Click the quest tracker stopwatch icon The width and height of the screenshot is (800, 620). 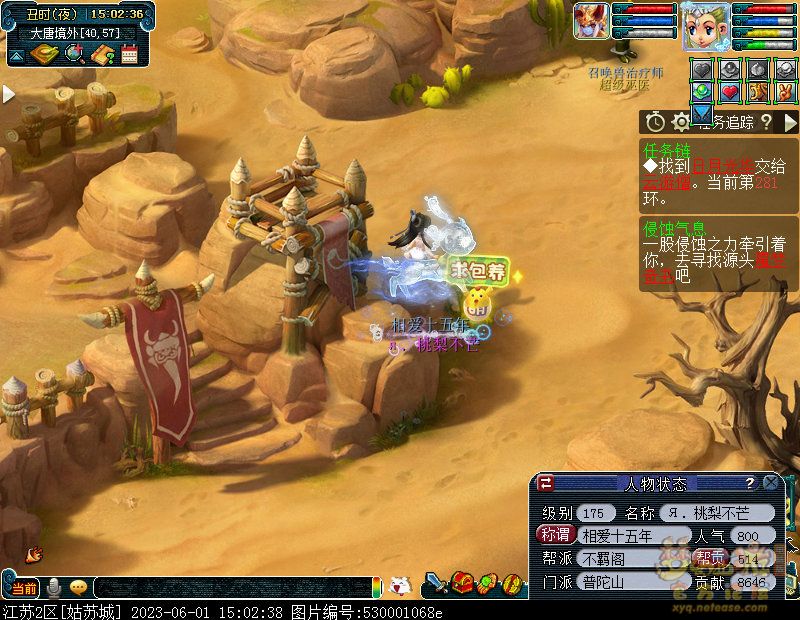655,122
